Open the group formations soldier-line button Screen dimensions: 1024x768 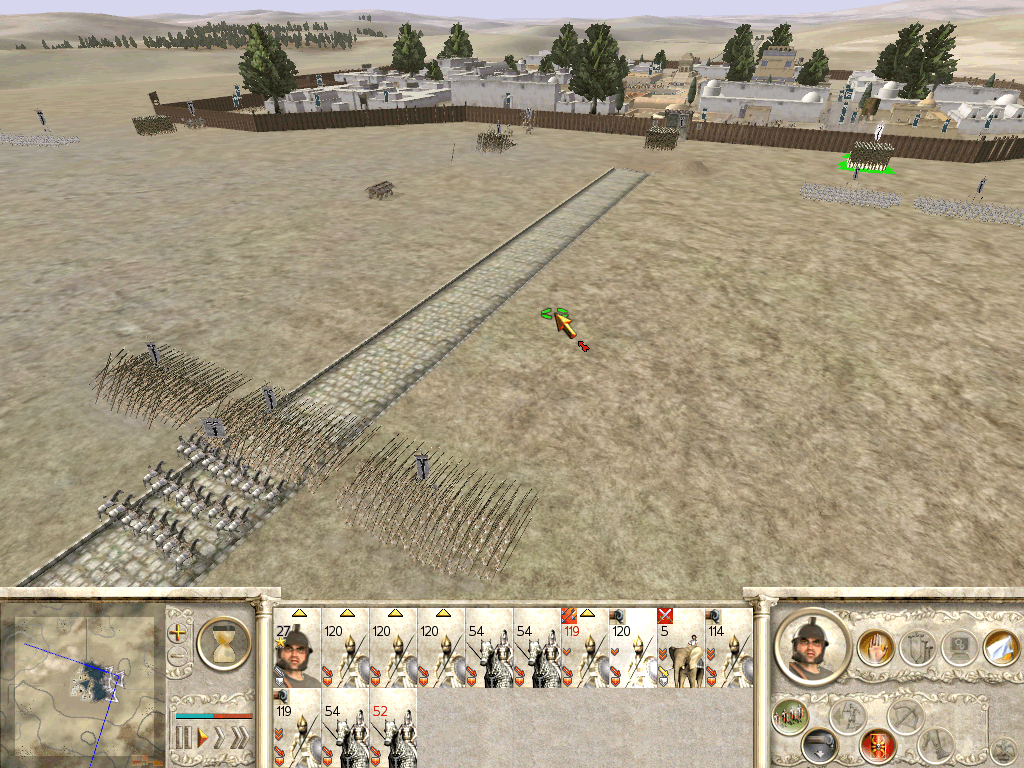point(790,714)
